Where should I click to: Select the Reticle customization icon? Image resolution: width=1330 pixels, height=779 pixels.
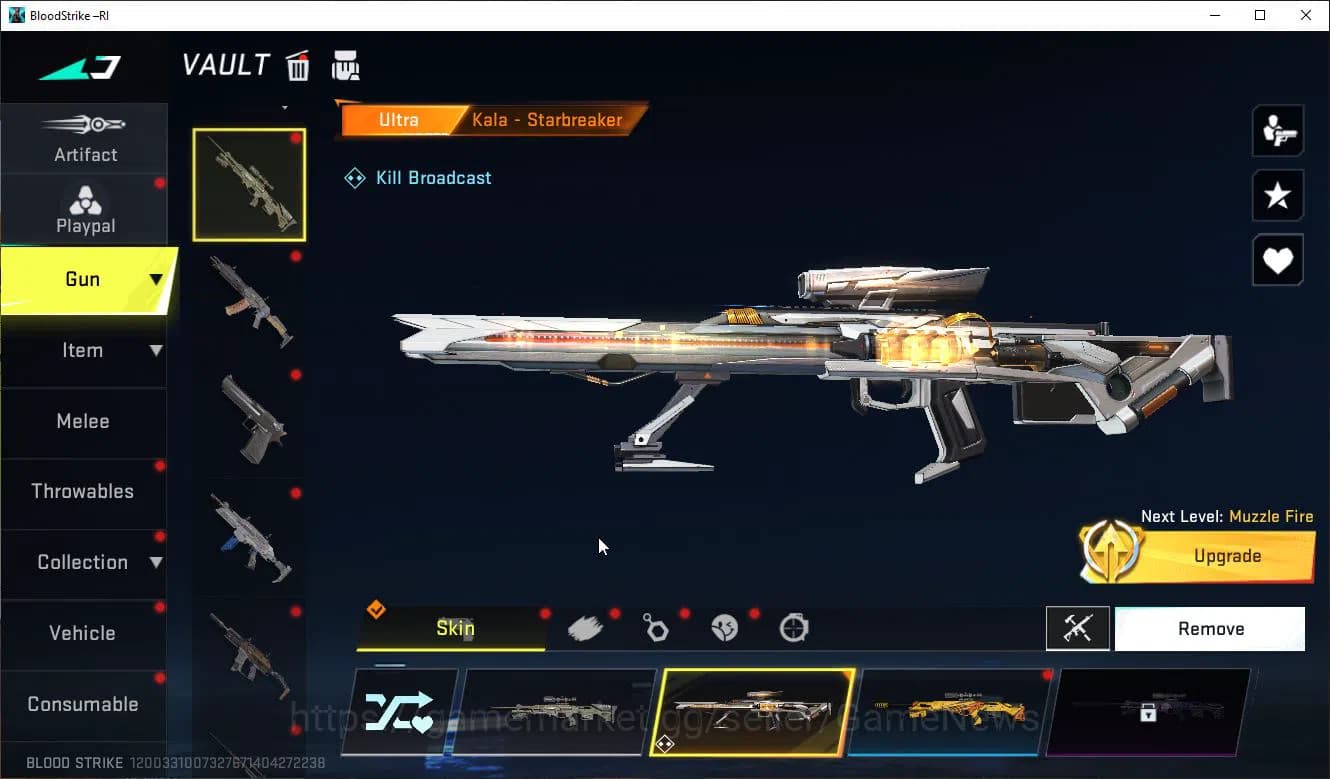792,628
